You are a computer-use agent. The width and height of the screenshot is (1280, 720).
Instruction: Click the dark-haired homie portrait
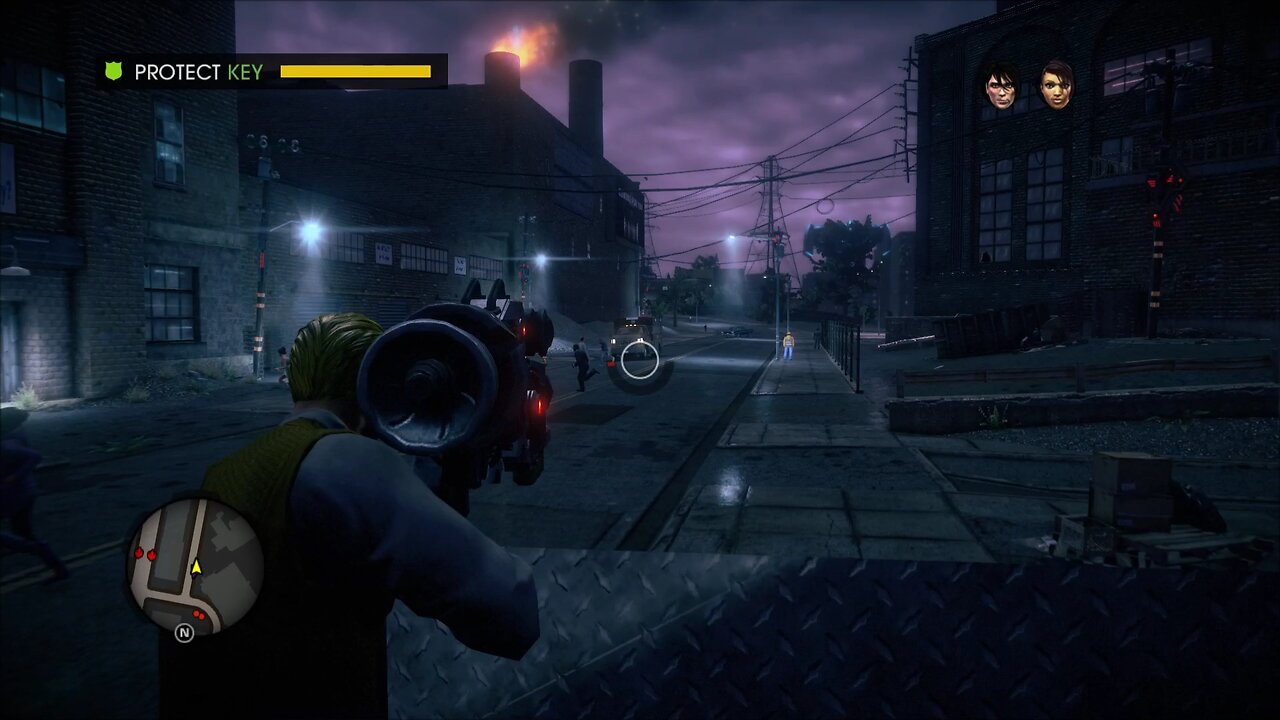tap(1001, 85)
